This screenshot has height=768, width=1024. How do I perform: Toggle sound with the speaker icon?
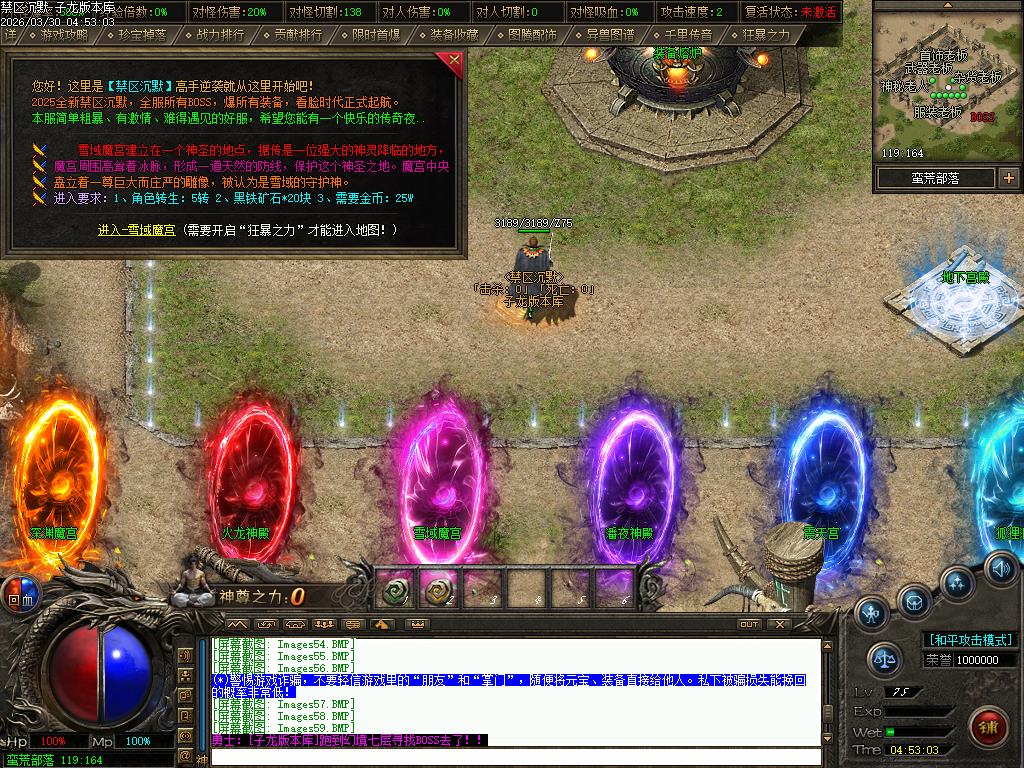click(x=999, y=568)
